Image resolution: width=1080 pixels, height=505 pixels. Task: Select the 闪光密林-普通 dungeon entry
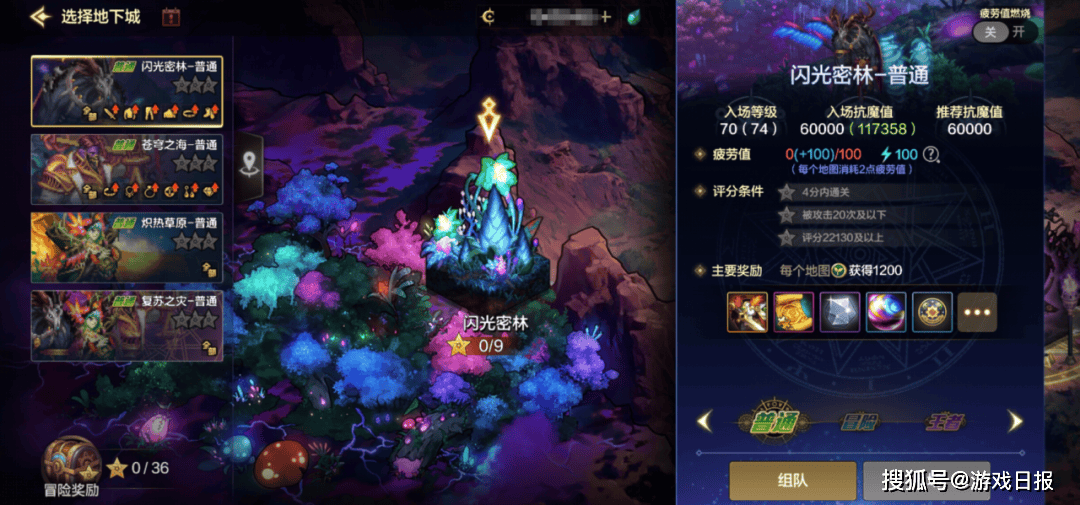click(126, 91)
